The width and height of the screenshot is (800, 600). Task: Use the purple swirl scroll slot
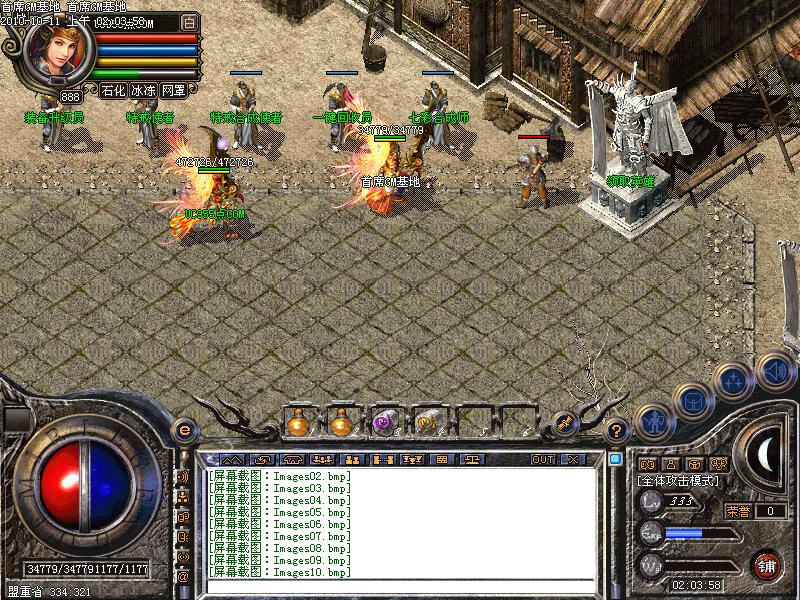point(383,423)
